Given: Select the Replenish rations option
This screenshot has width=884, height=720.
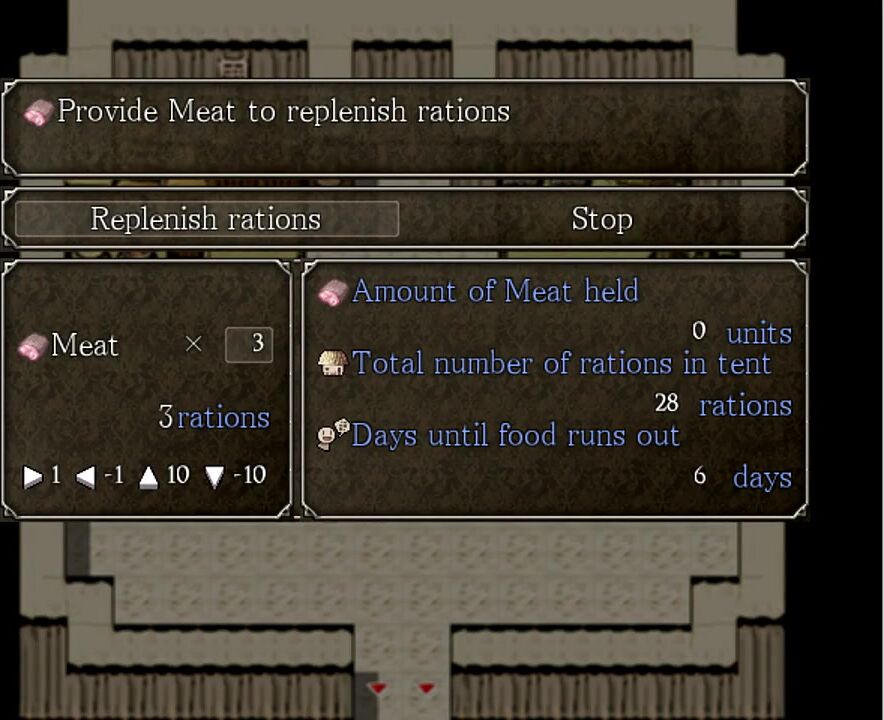Looking at the screenshot, I should [x=206, y=219].
